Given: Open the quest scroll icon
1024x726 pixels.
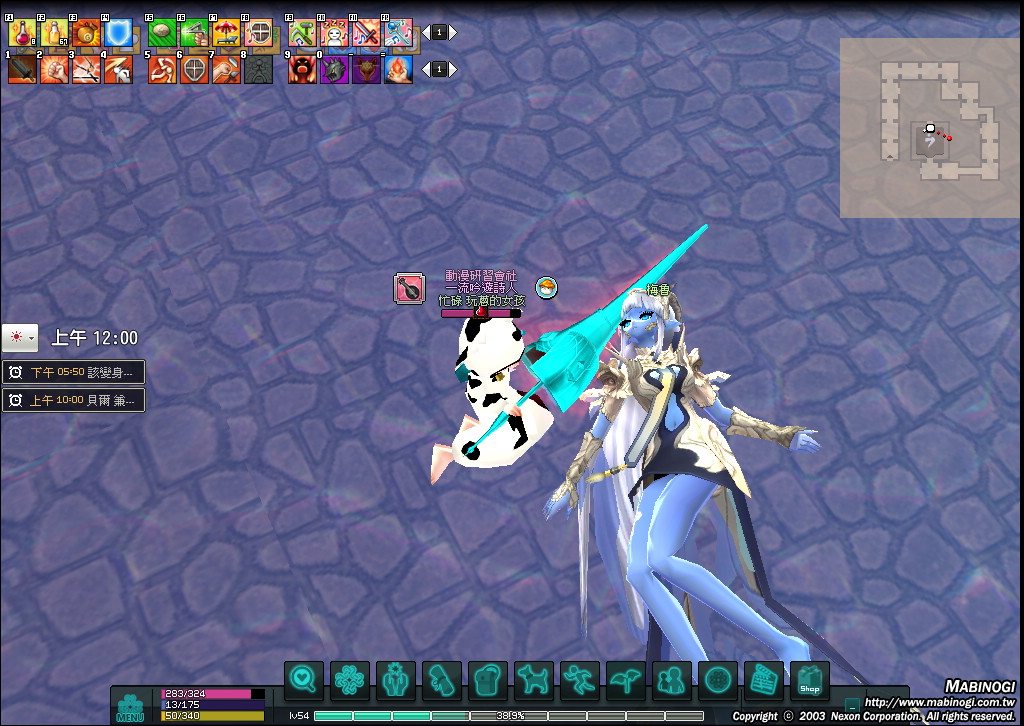Looking at the screenshot, I should click(442, 681).
